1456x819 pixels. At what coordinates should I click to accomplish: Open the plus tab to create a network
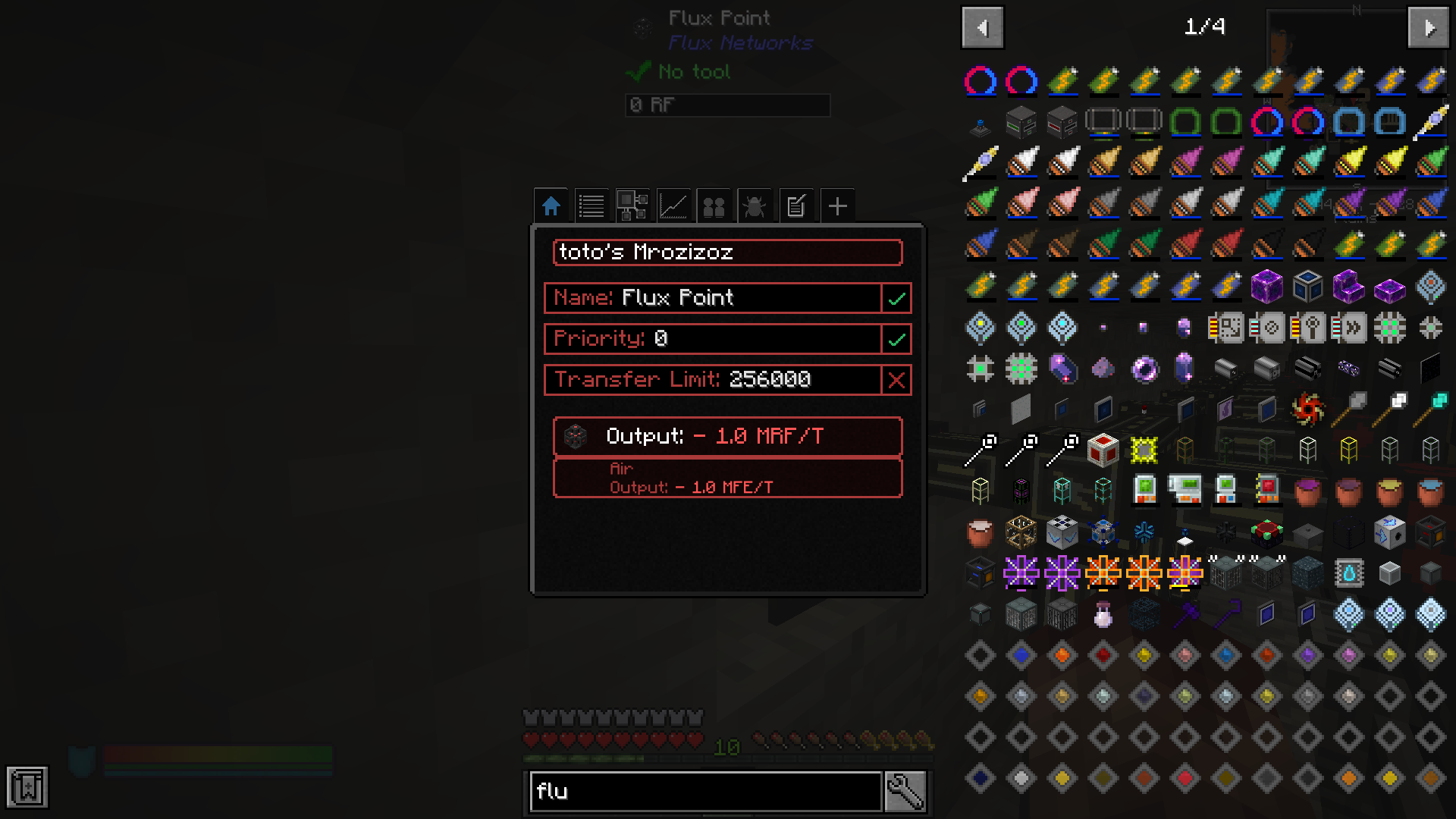pos(837,206)
